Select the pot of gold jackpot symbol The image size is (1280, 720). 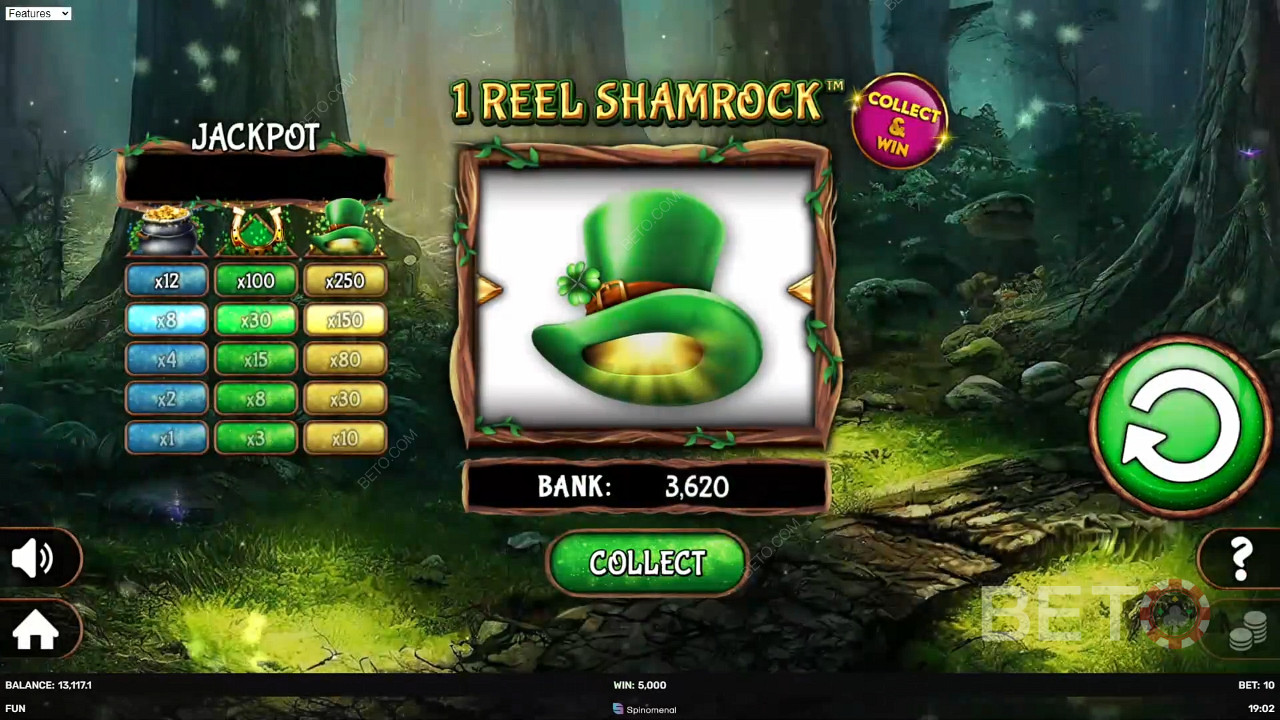tap(166, 228)
